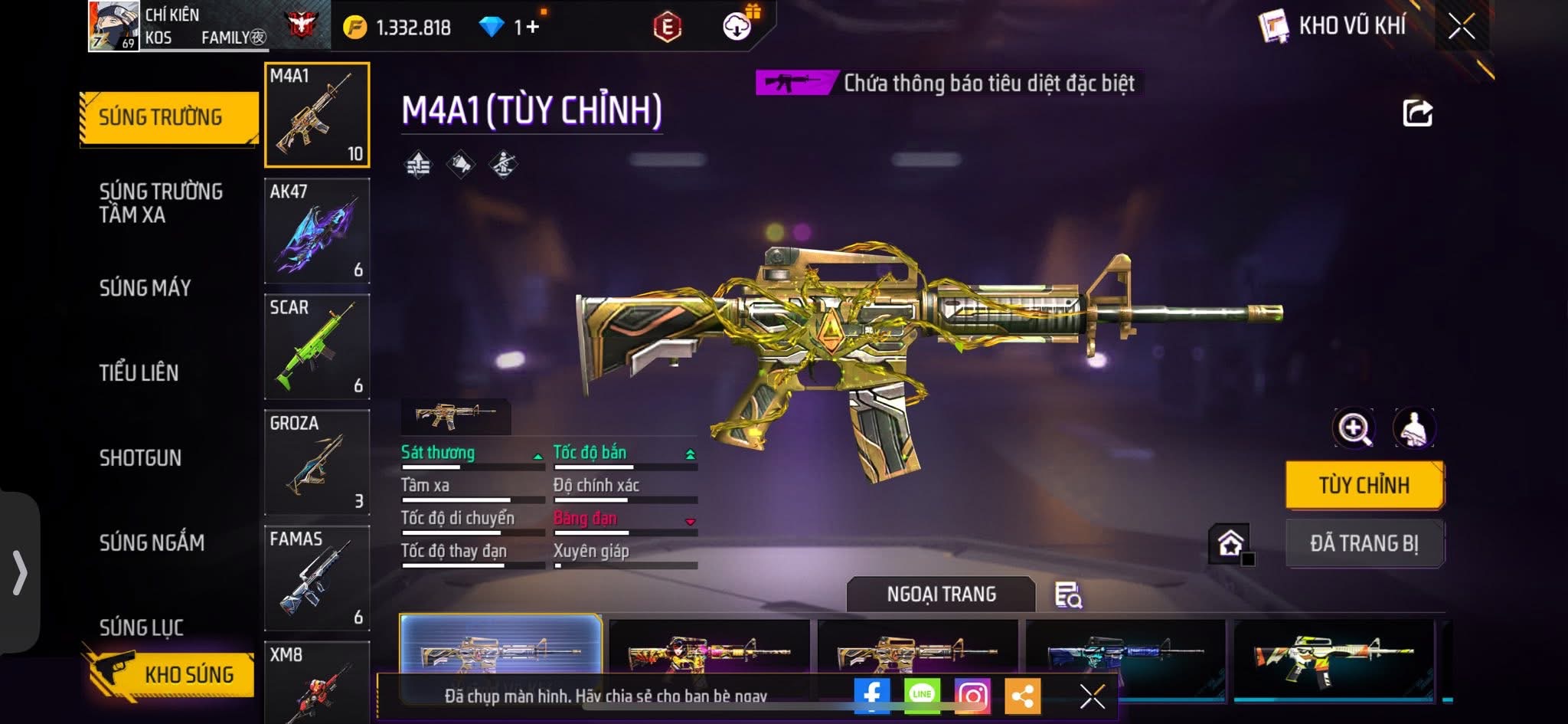Choose the Súng Ngắm category
The image size is (1568, 724).
click(152, 543)
